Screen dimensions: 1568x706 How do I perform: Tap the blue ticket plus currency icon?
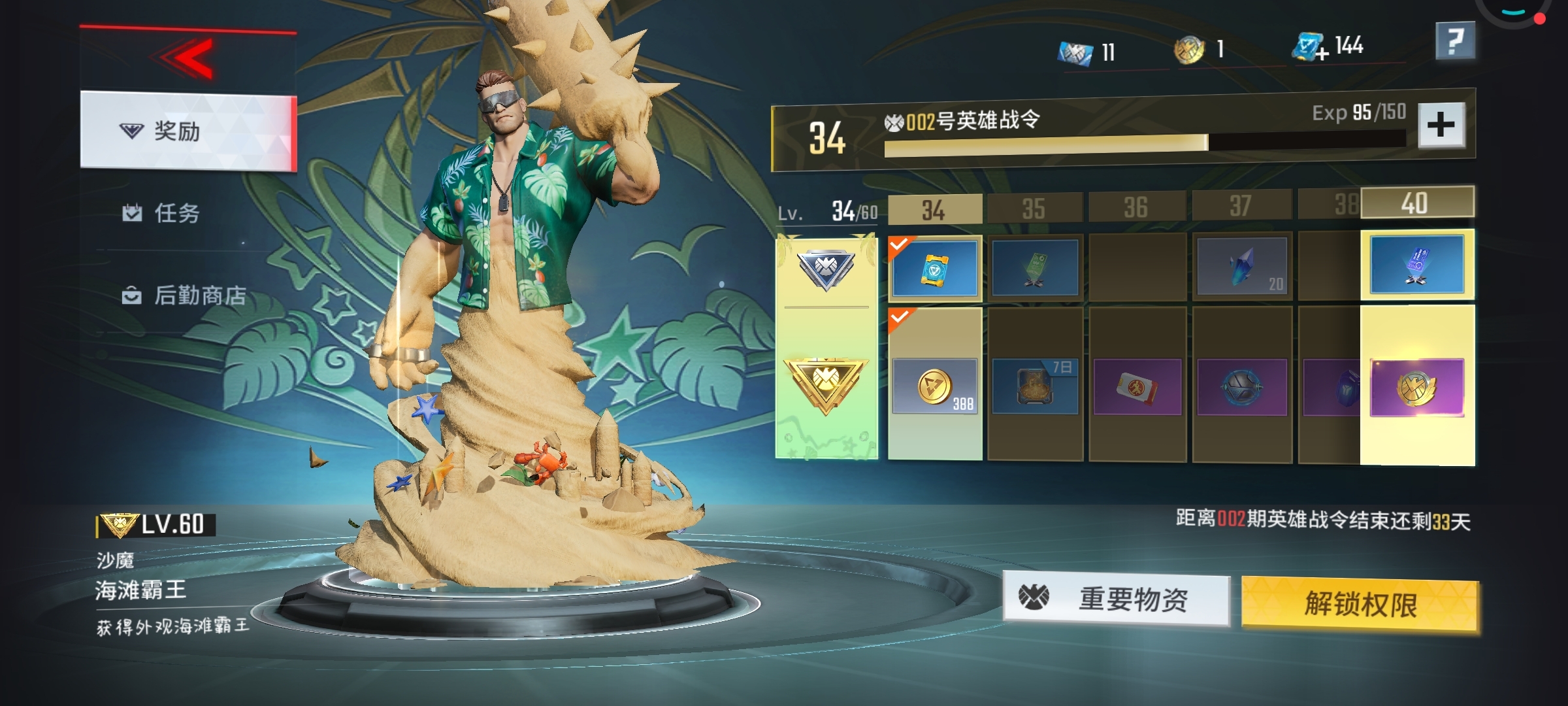pos(1310,48)
